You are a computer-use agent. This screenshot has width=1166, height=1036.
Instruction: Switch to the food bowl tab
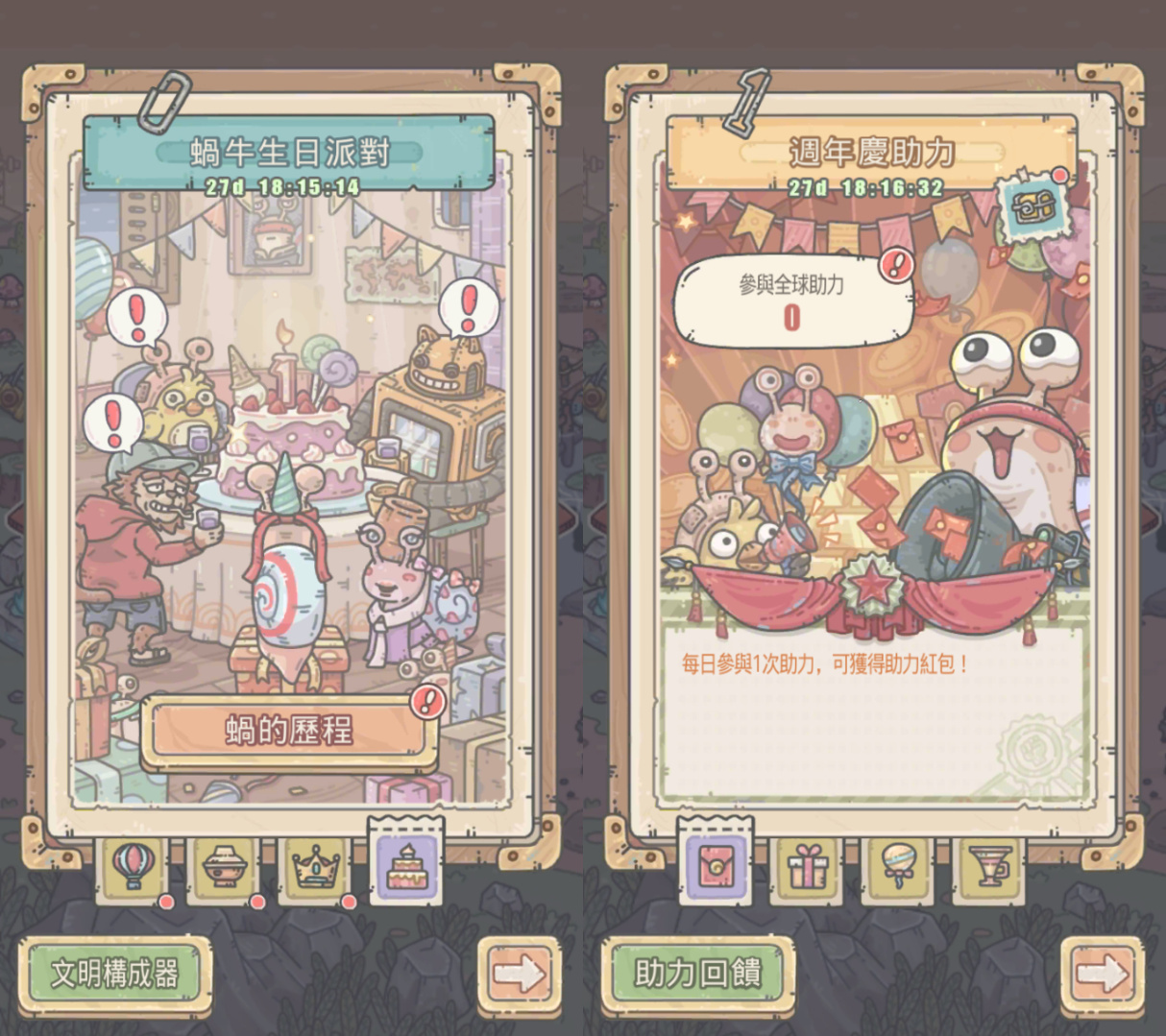(225, 867)
